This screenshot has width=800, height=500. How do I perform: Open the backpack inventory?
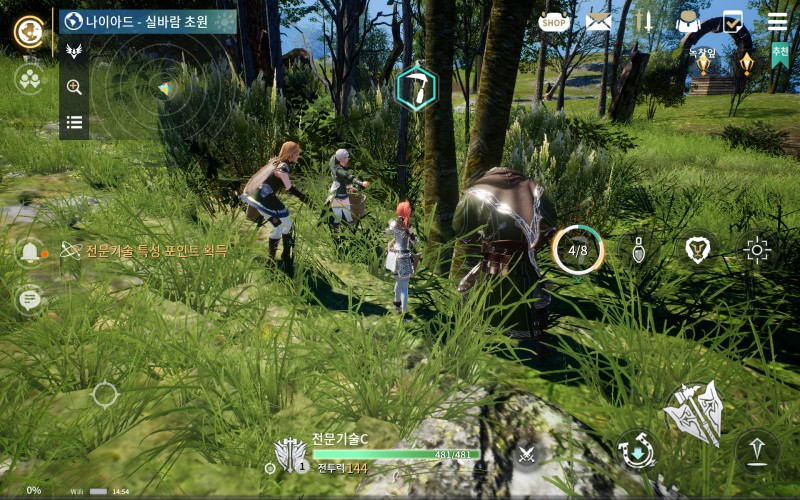pos(688,21)
